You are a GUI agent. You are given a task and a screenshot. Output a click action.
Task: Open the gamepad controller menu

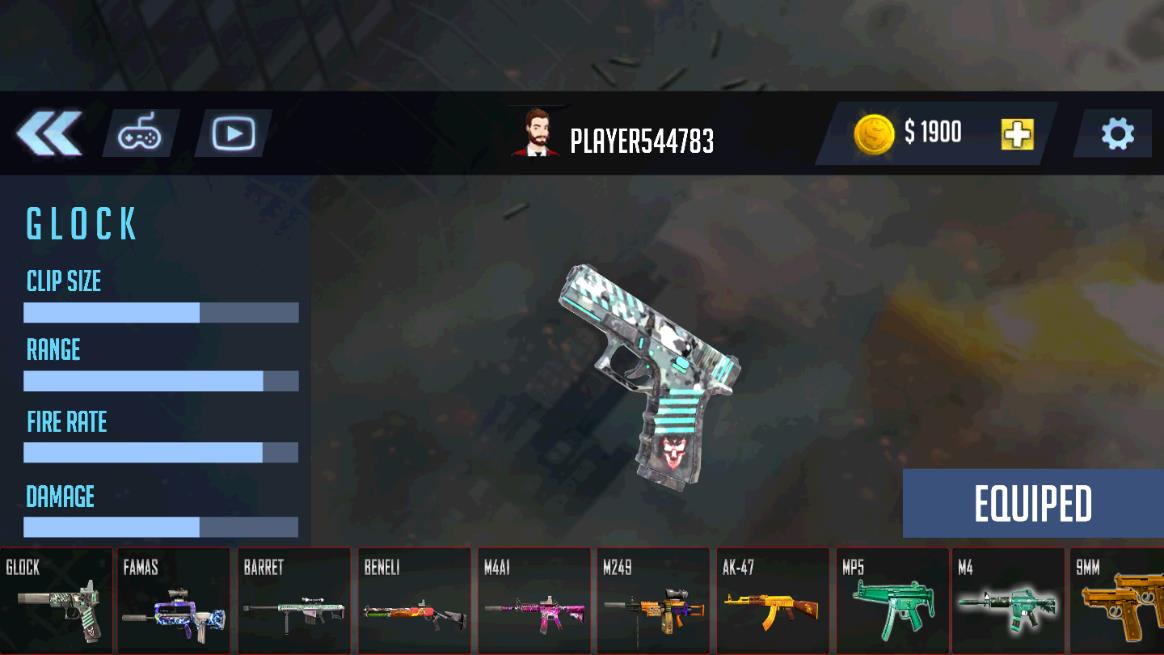(140, 134)
